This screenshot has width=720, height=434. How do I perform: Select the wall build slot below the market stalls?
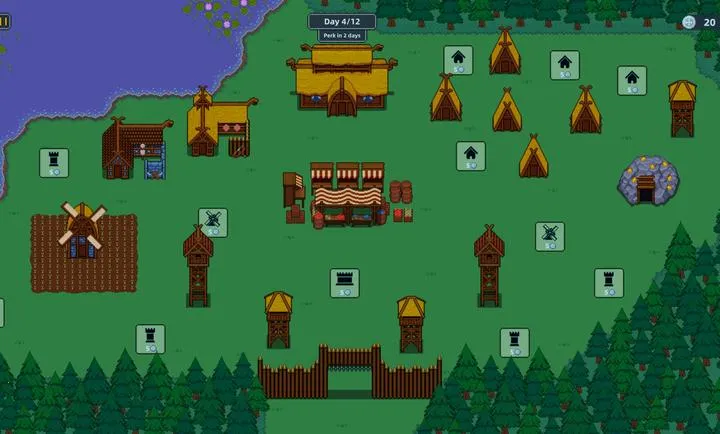[344, 282]
